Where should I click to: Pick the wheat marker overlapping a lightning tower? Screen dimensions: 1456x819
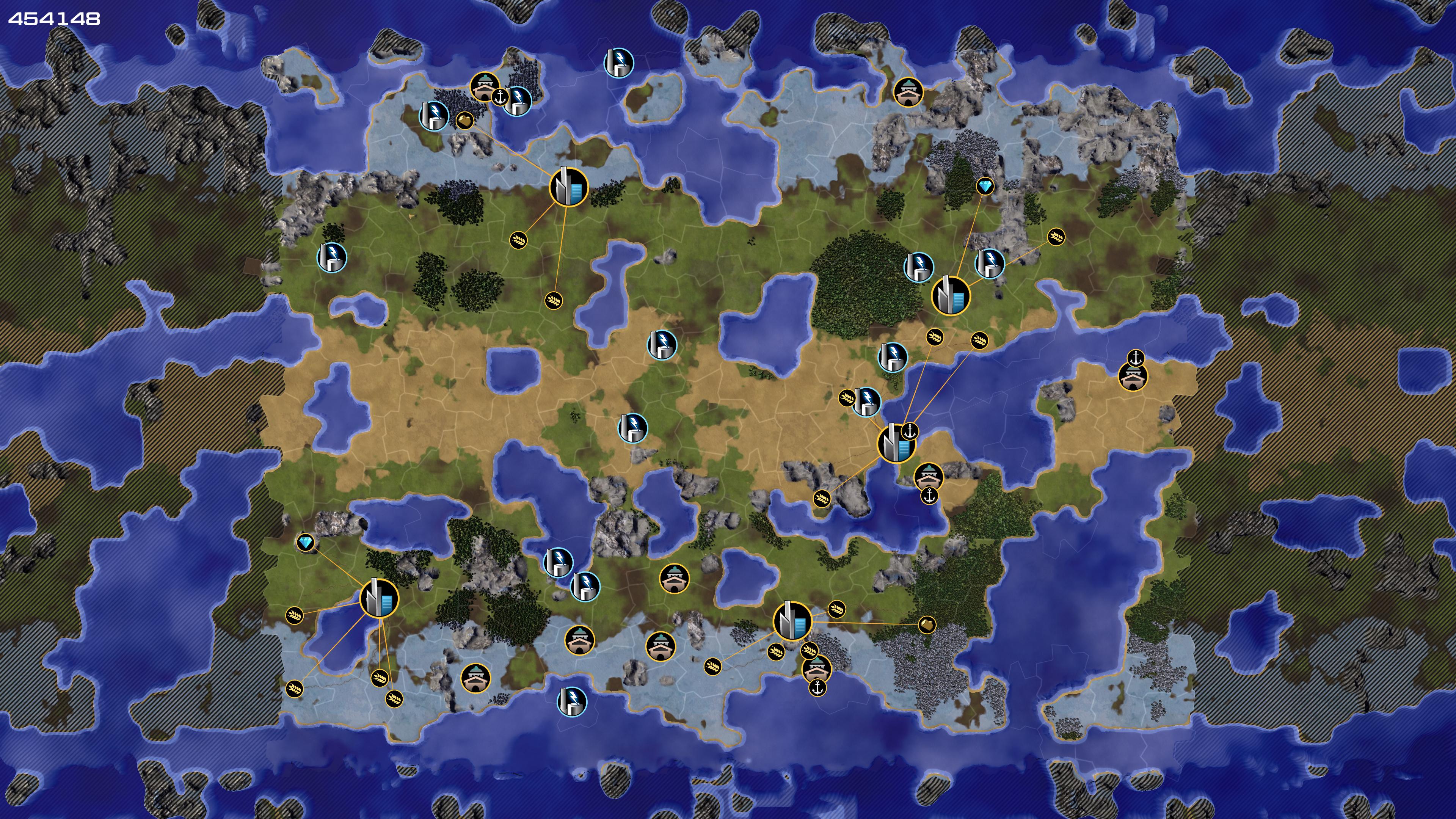847,398
